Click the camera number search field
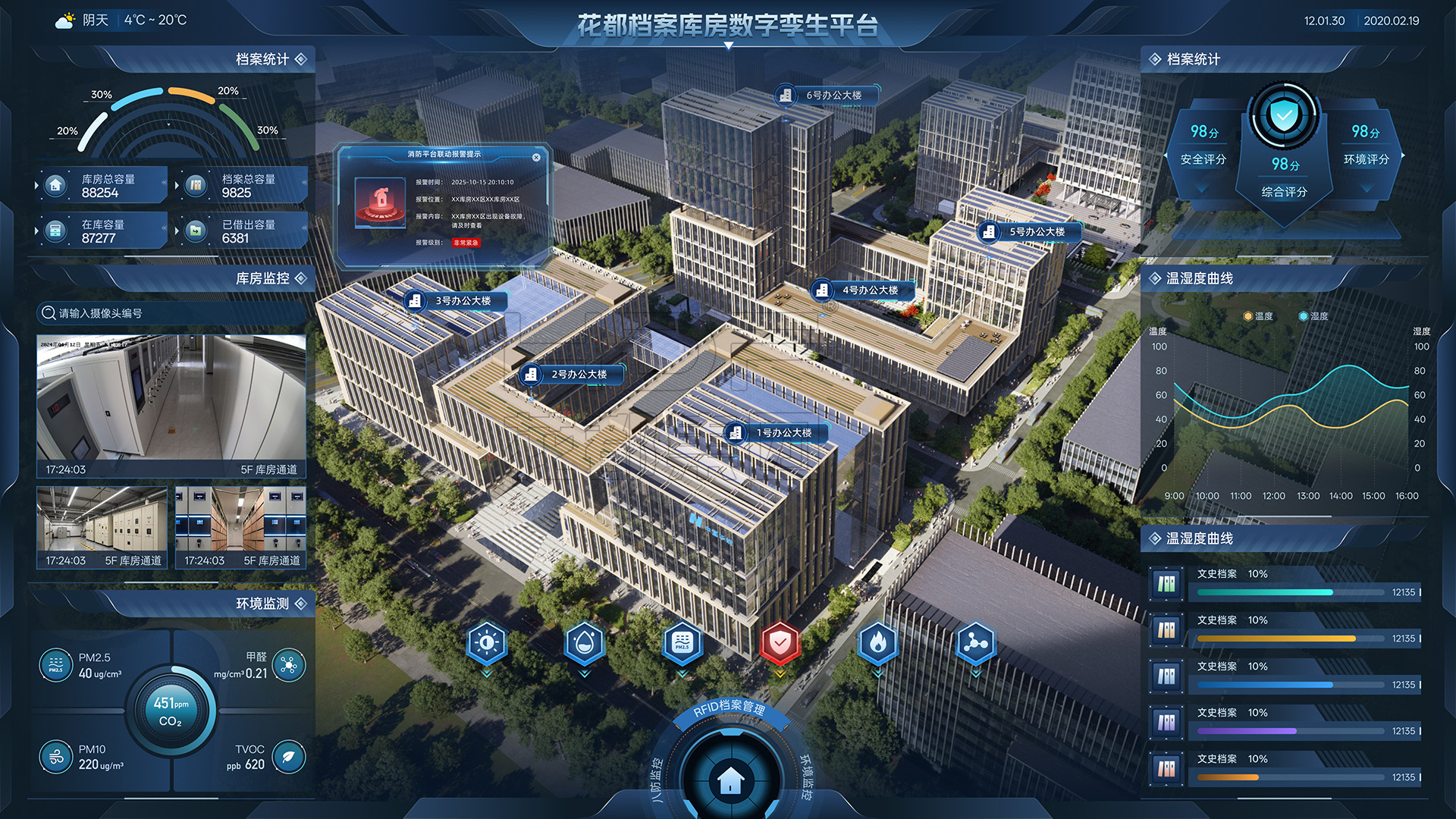This screenshot has width=1456, height=819. (171, 313)
